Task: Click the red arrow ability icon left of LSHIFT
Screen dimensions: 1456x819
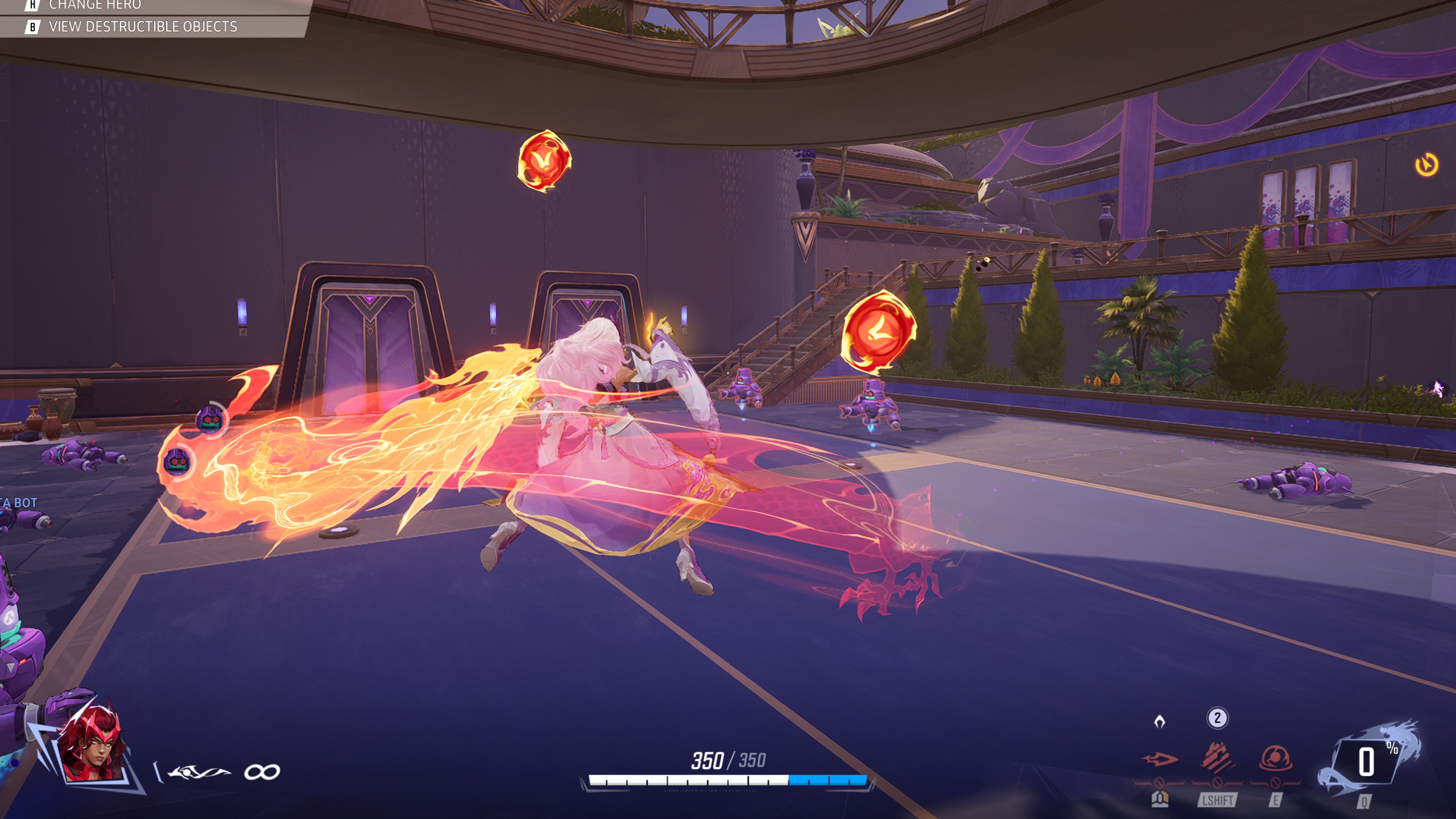Action: (1160, 760)
